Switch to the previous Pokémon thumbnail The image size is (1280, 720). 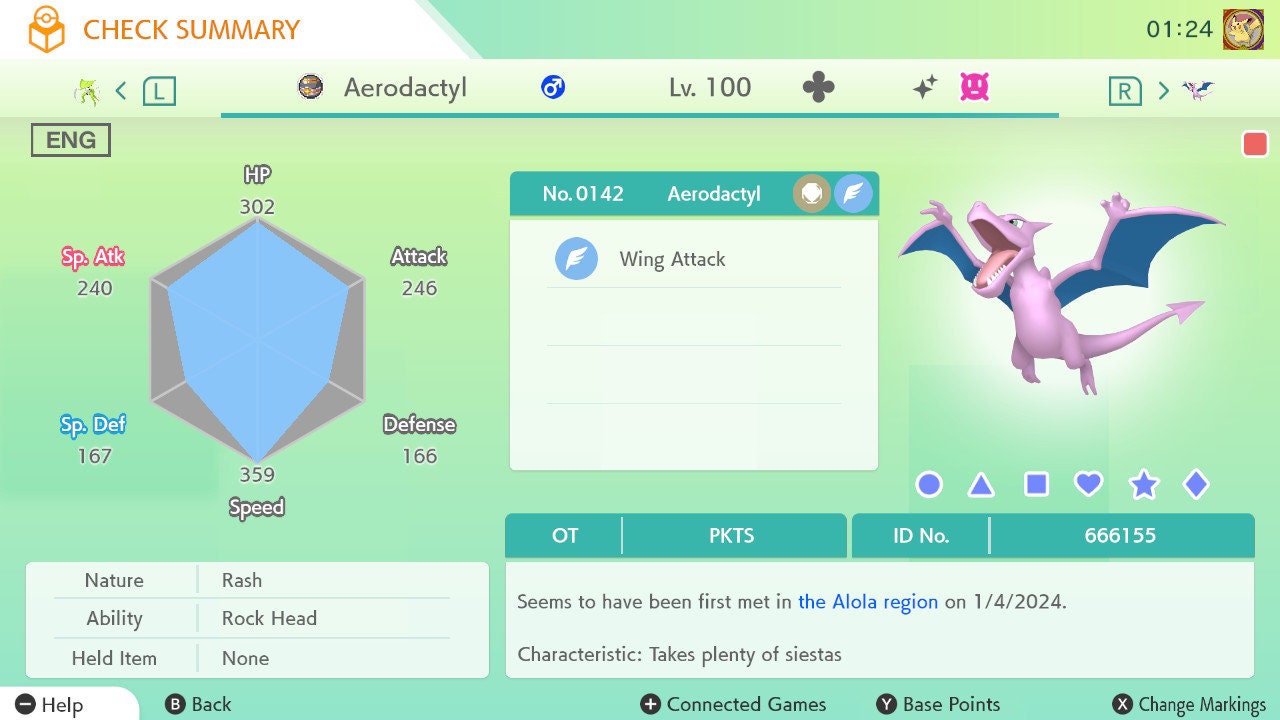click(88, 91)
